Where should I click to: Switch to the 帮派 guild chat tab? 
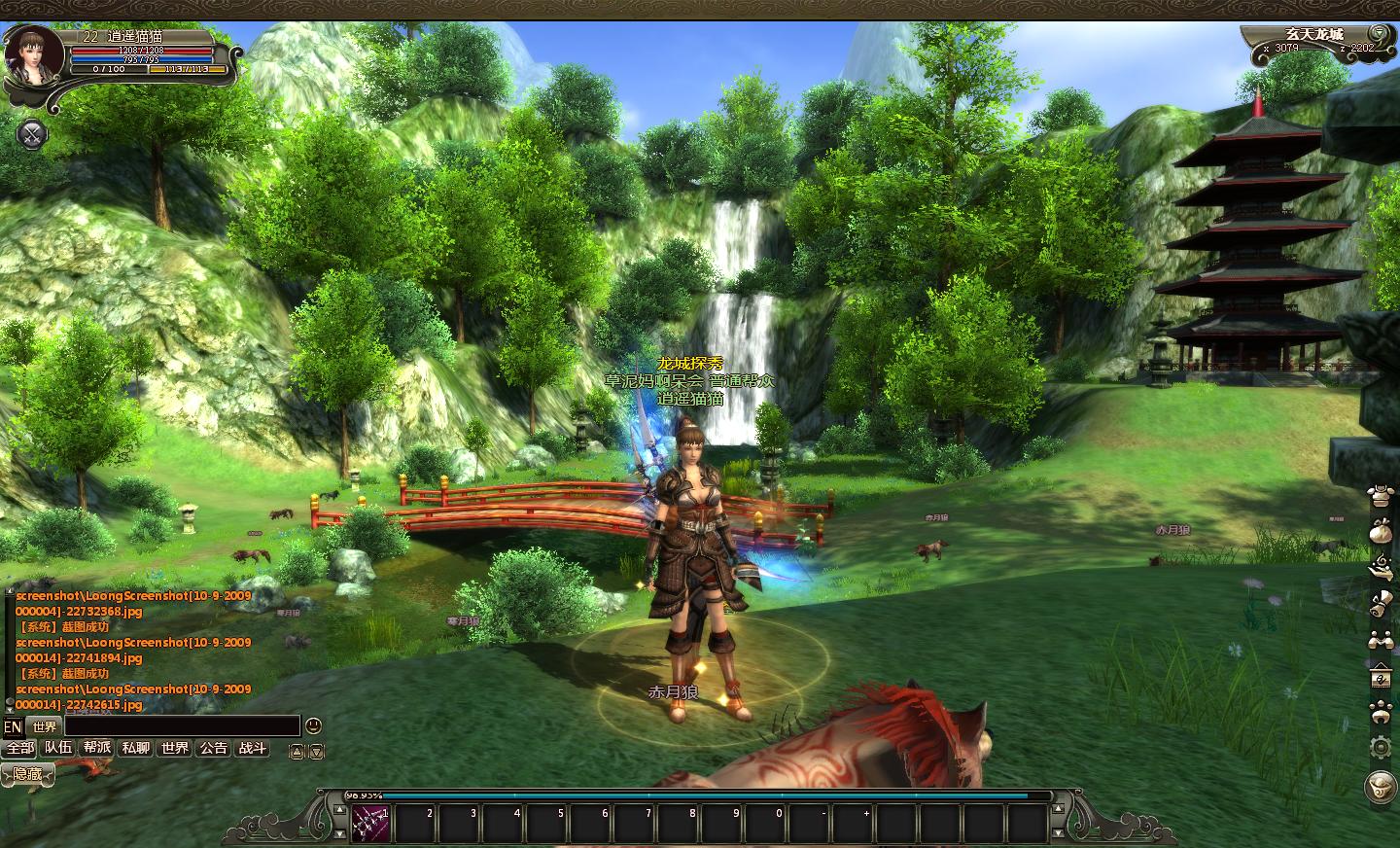97,748
